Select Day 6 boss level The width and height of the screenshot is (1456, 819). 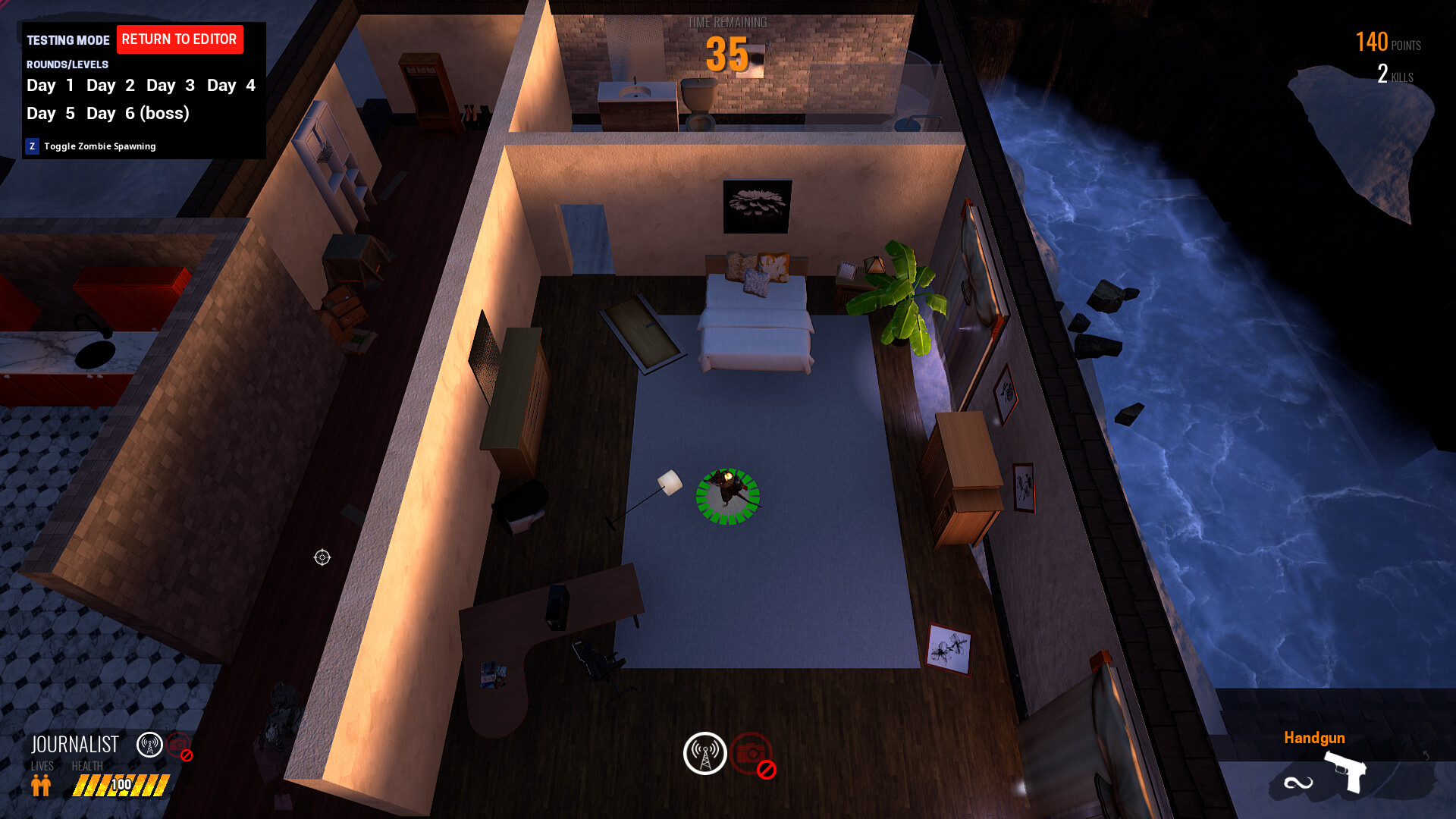(x=137, y=114)
